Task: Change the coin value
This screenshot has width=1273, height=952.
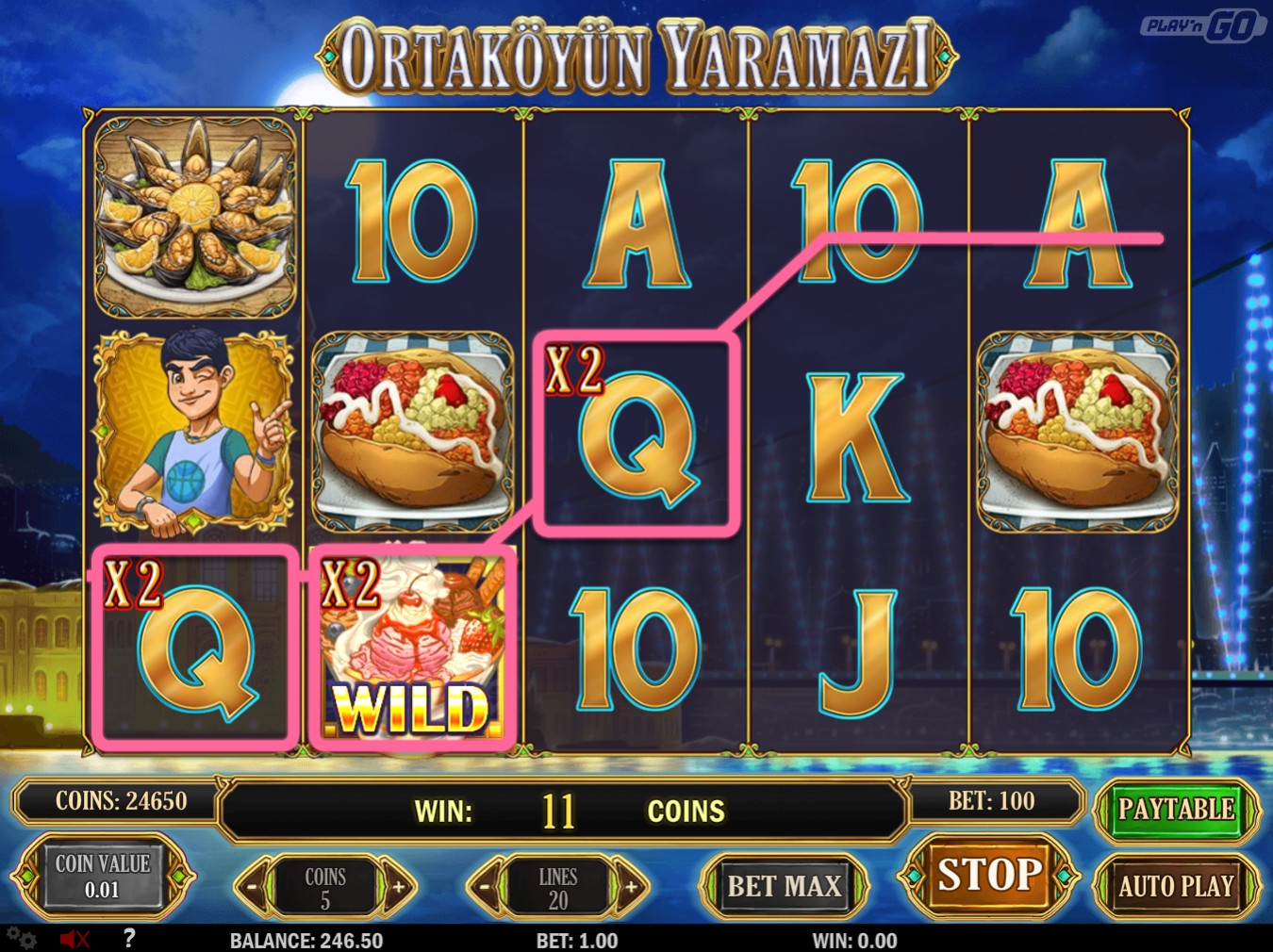Action: tap(102, 877)
